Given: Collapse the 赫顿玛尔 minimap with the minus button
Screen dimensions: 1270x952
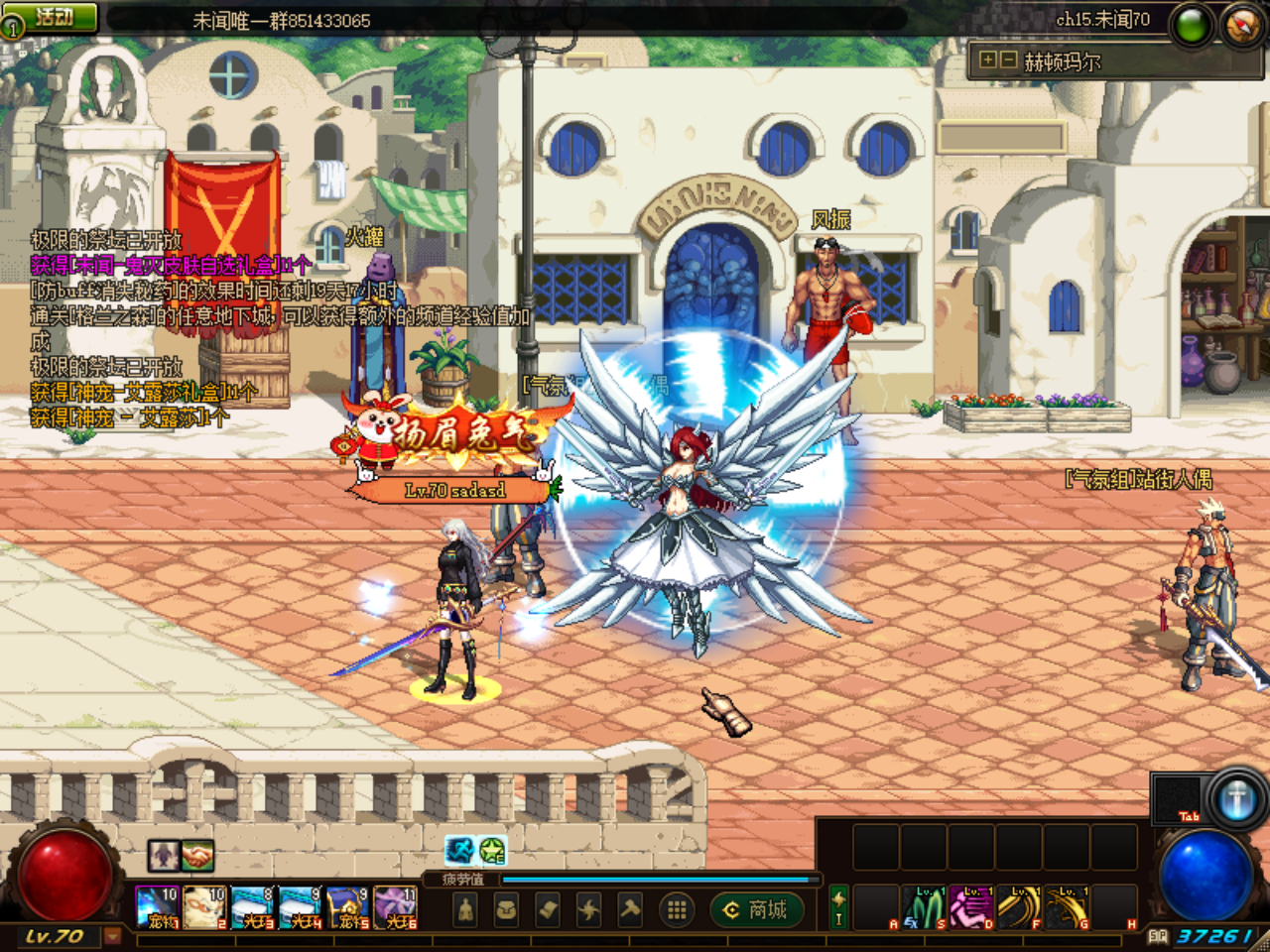Looking at the screenshot, I should click(x=1008, y=59).
